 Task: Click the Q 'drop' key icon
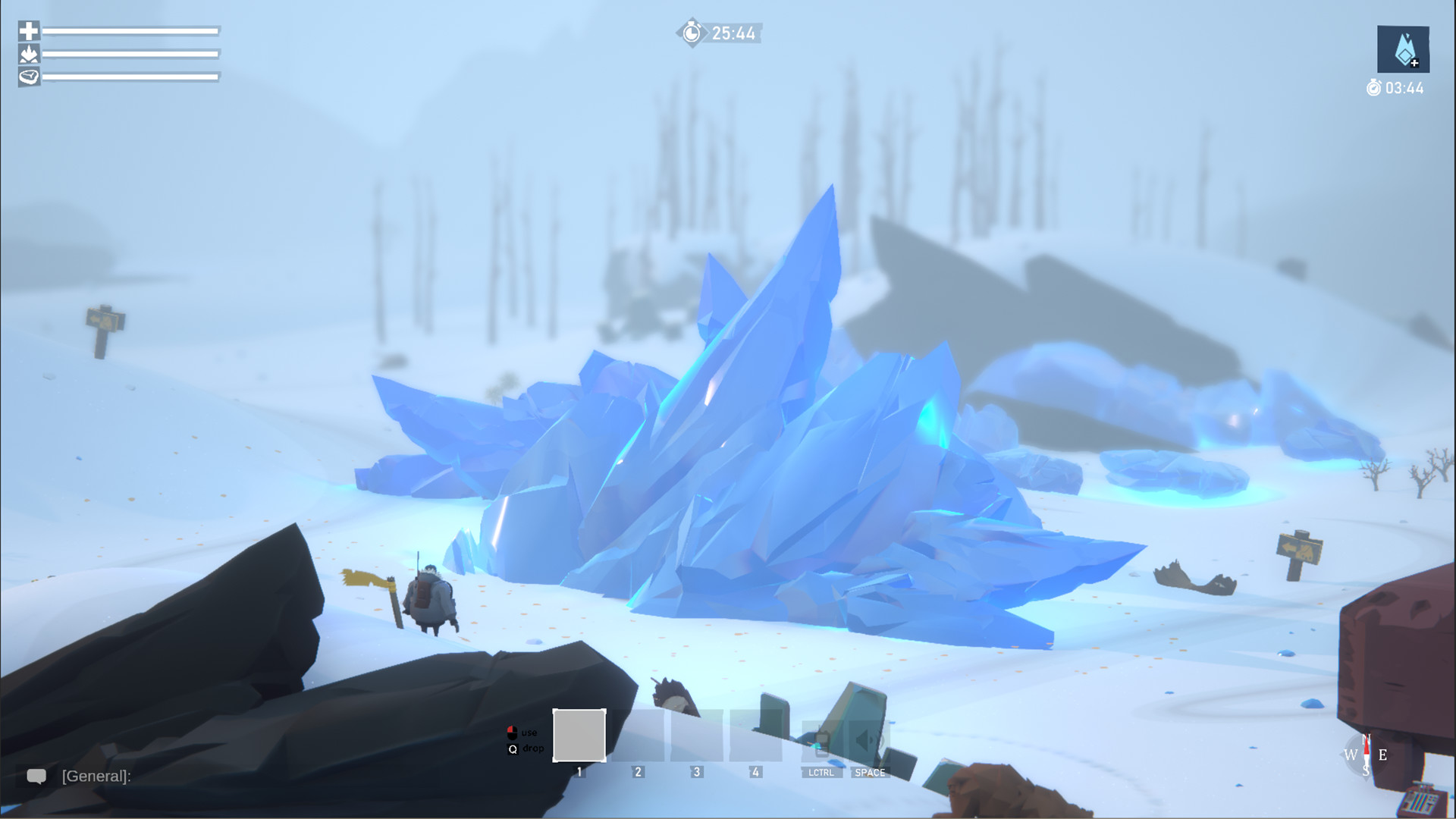click(511, 749)
